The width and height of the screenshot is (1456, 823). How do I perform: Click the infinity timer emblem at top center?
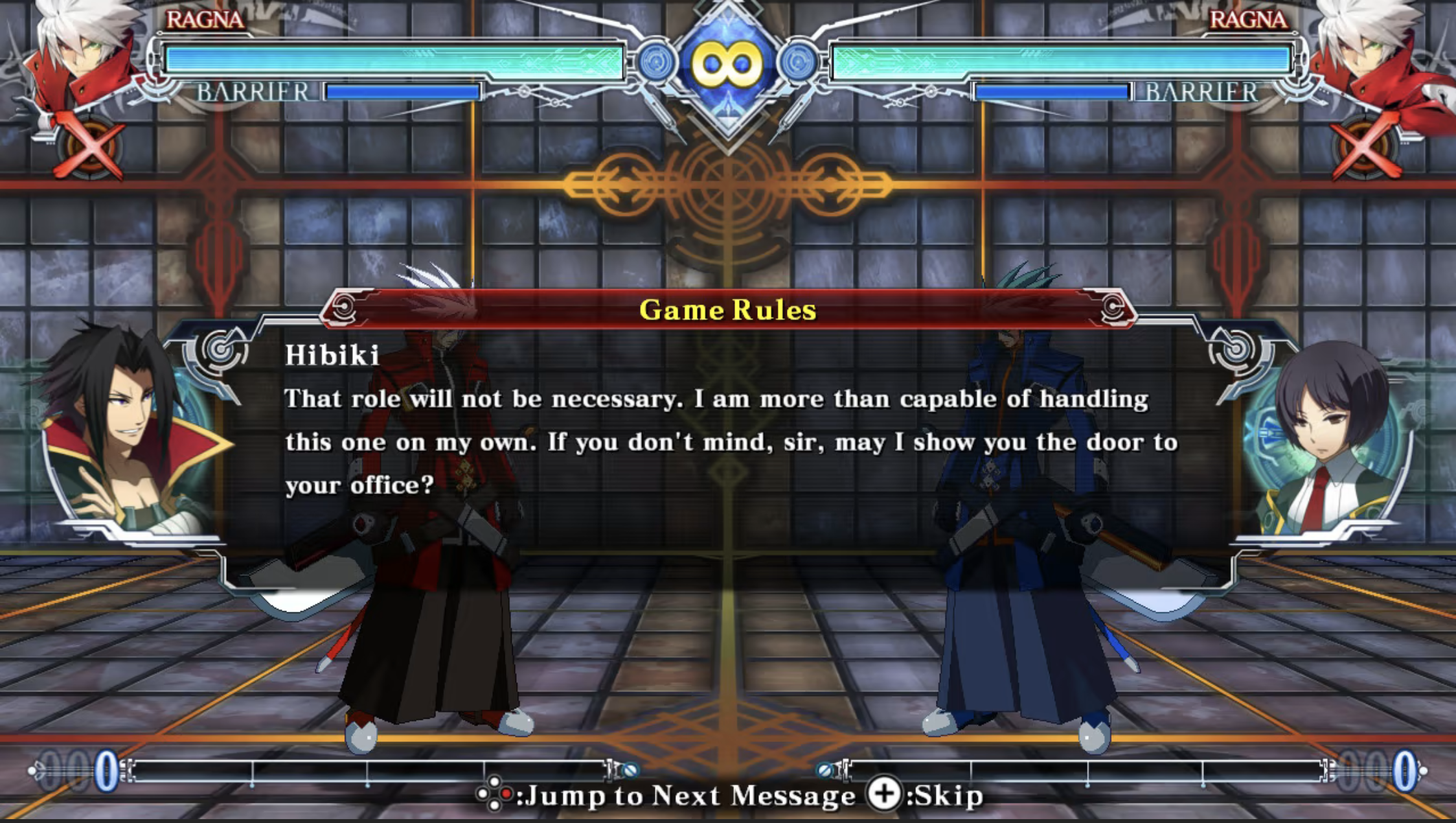(727, 62)
